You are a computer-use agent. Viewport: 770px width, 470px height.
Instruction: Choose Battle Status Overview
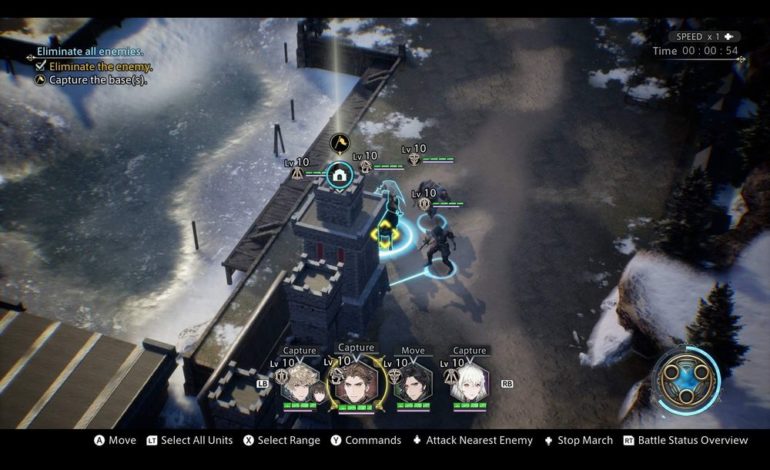685,440
